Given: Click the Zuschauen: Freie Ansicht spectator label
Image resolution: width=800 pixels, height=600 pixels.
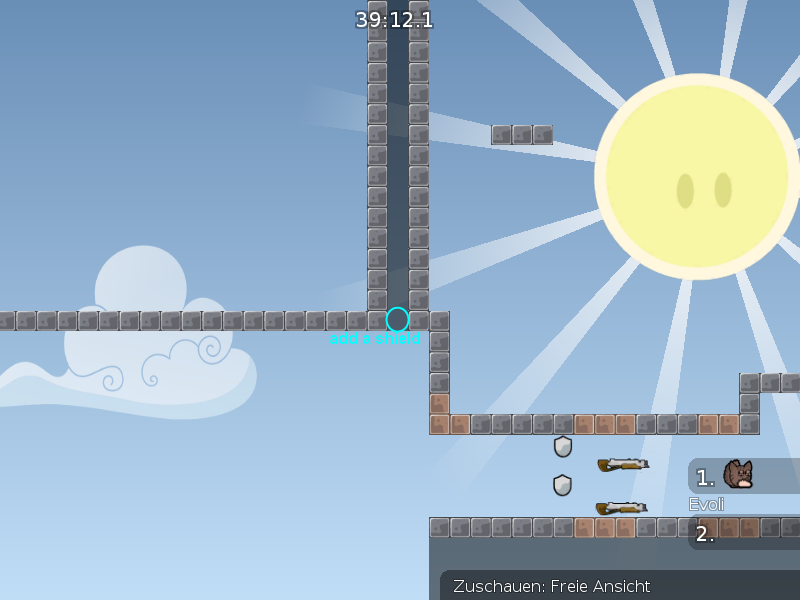Looking at the screenshot, I should [x=552, y=586].
